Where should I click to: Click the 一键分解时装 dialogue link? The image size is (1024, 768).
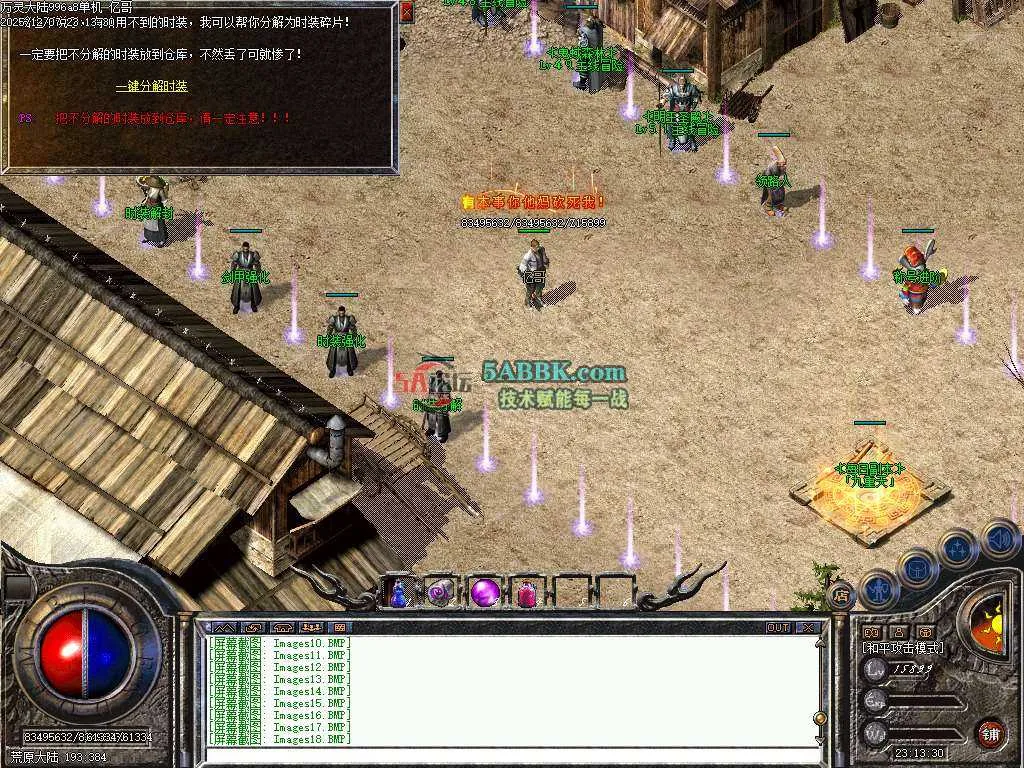pos(152,87)
